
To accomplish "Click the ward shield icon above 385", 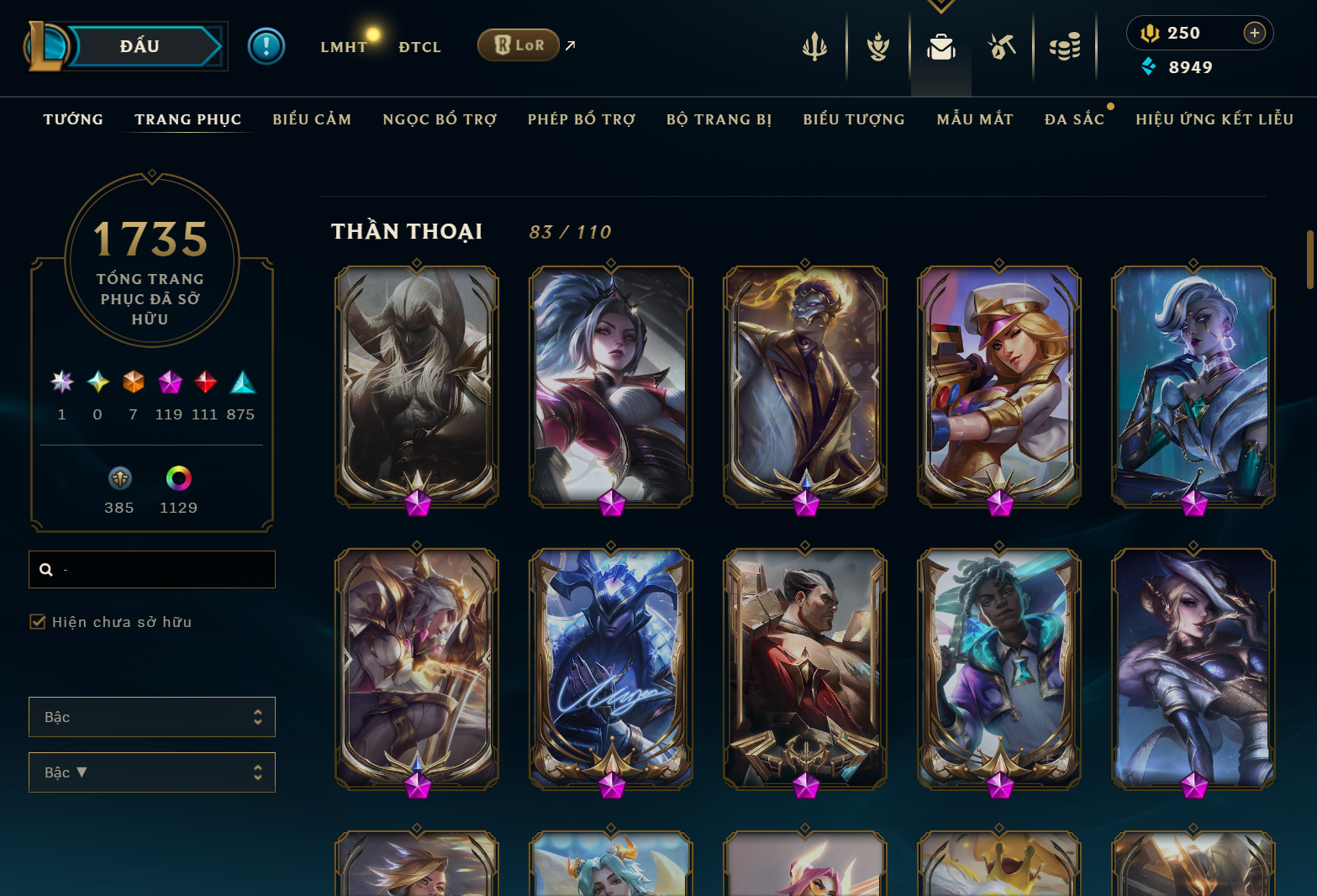I will click(119, 477).
